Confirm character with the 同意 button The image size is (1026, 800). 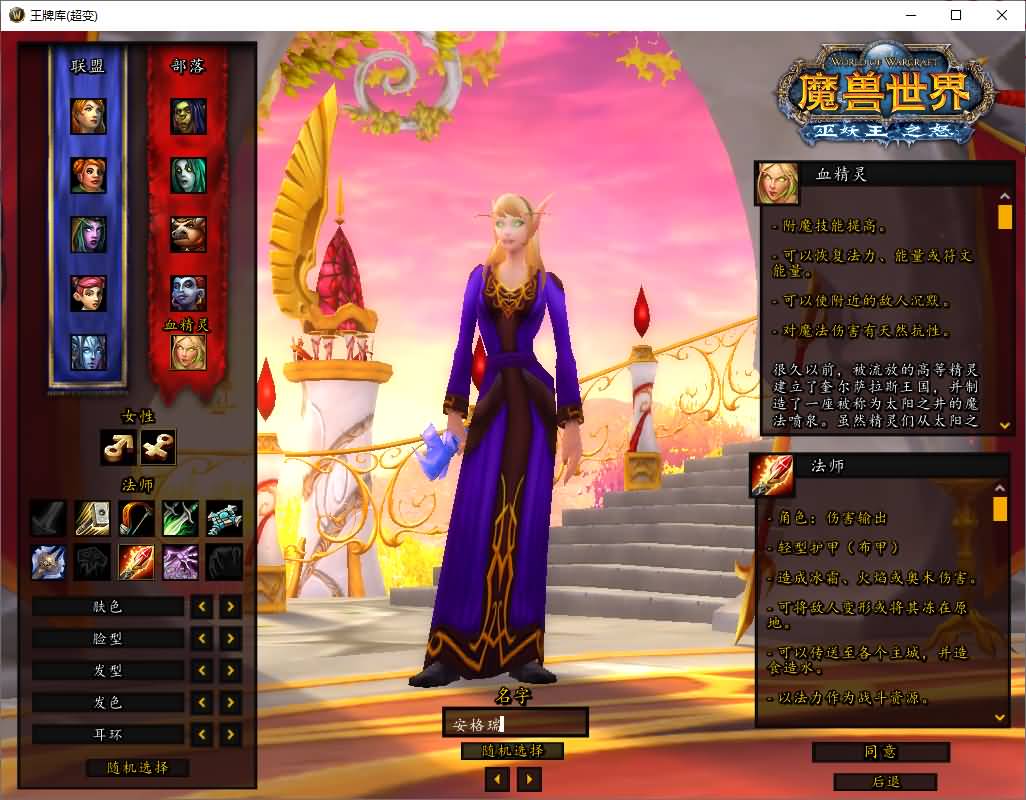point(880,752)
